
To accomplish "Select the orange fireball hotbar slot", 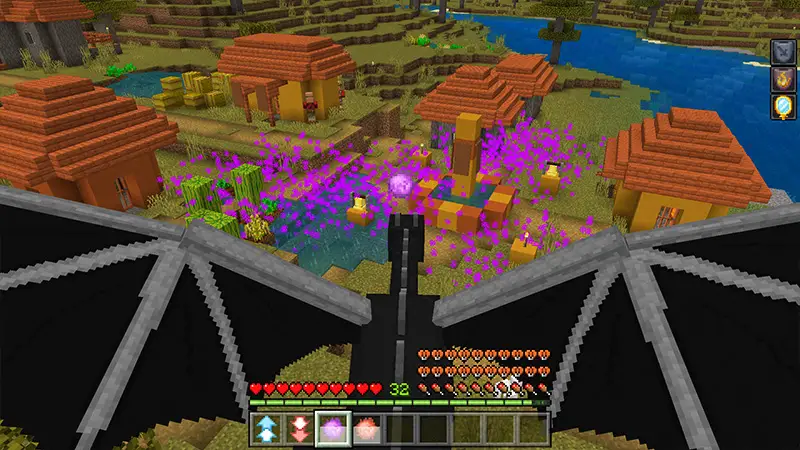I will pyautogui.click(x=365, y=429).
